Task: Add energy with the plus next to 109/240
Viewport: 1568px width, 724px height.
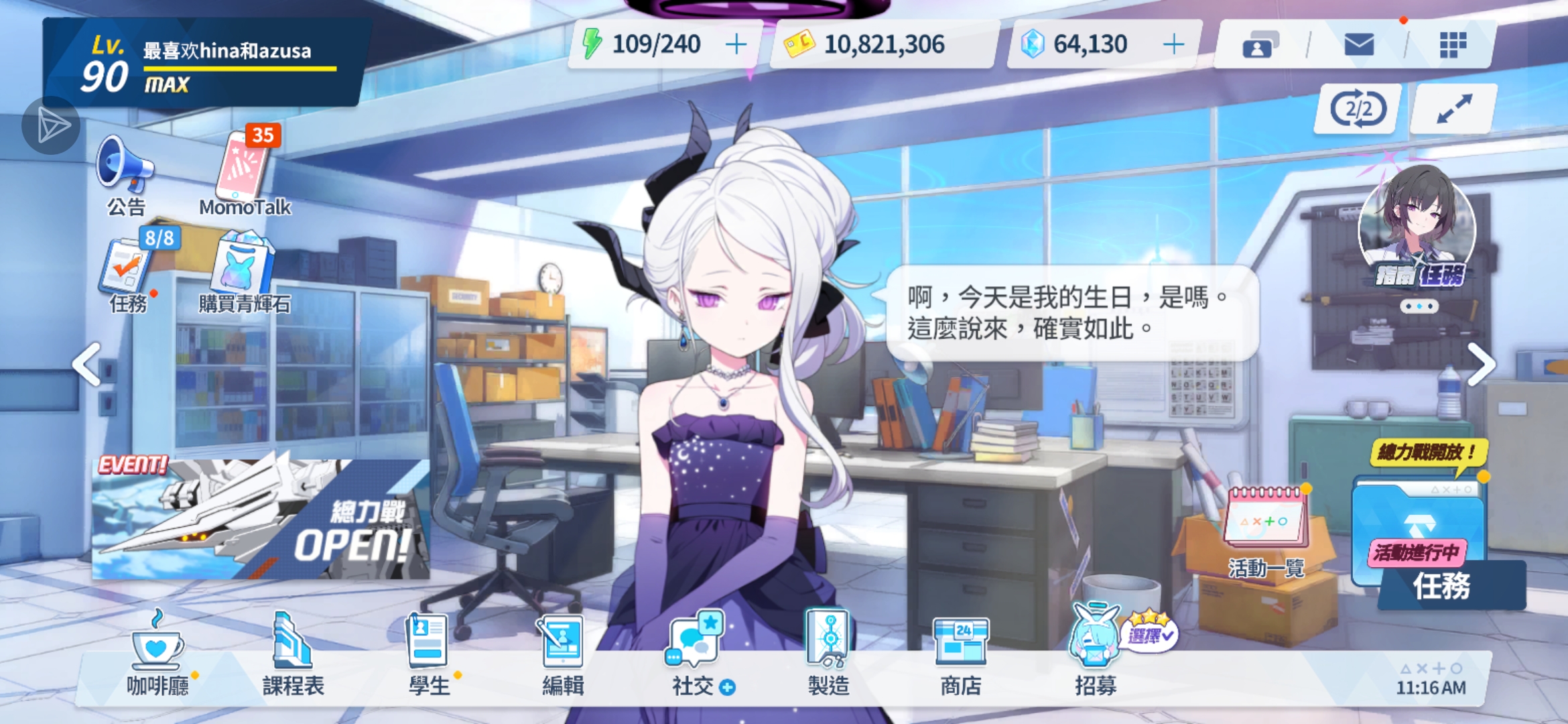Action: coord(736,43)
